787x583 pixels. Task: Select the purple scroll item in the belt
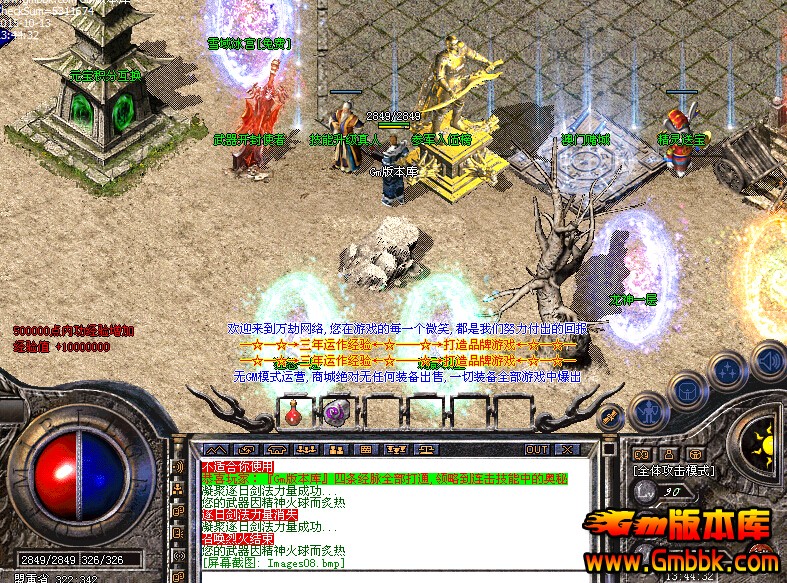click(334, 411)
